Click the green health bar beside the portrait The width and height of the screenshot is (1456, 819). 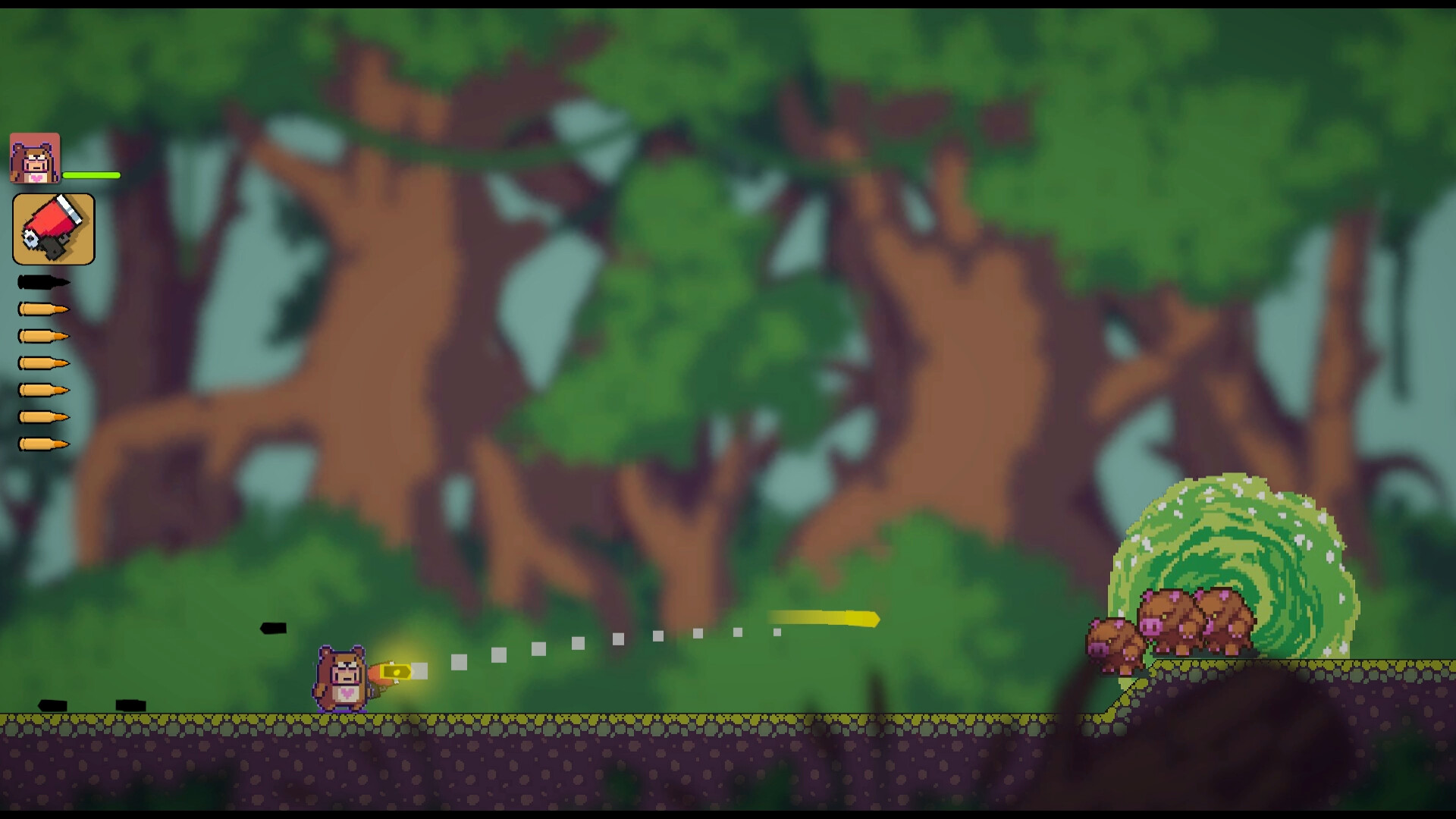click(93, 175)
